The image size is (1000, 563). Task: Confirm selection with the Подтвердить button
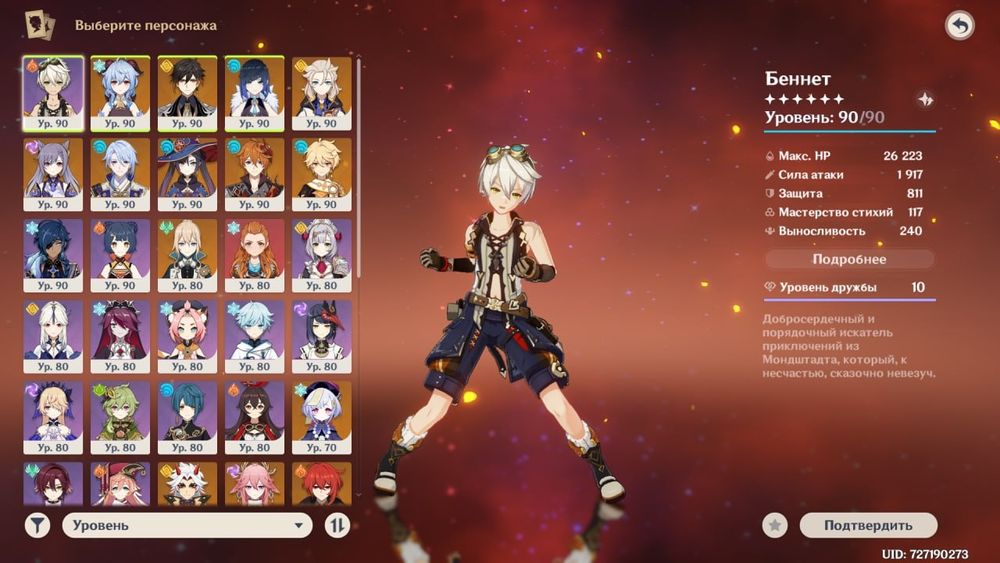coord(867,525)
